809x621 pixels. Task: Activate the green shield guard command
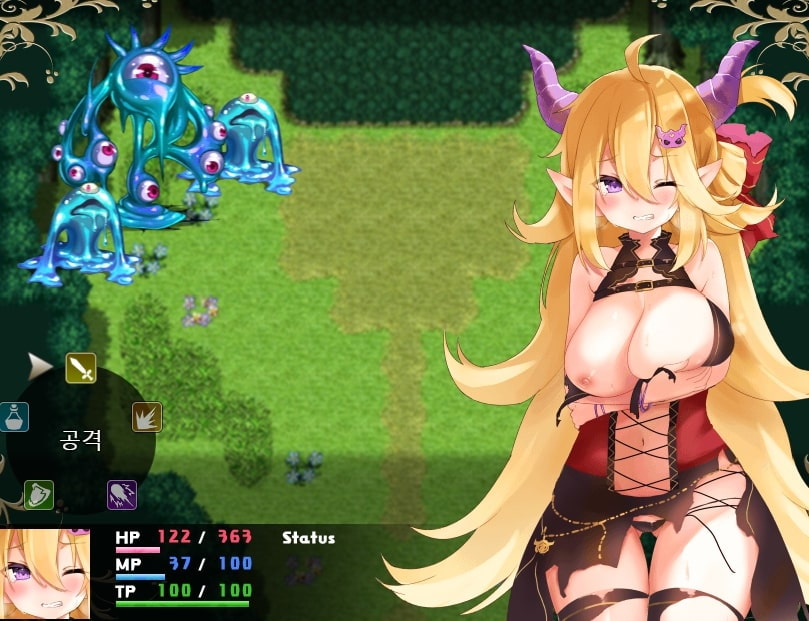pos(39,494)
